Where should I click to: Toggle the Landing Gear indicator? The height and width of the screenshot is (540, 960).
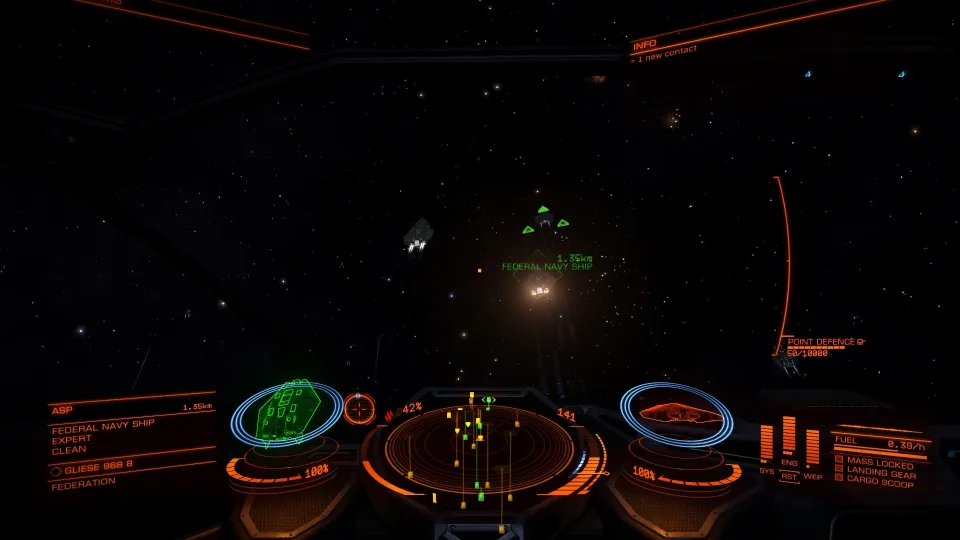point(876,471)
